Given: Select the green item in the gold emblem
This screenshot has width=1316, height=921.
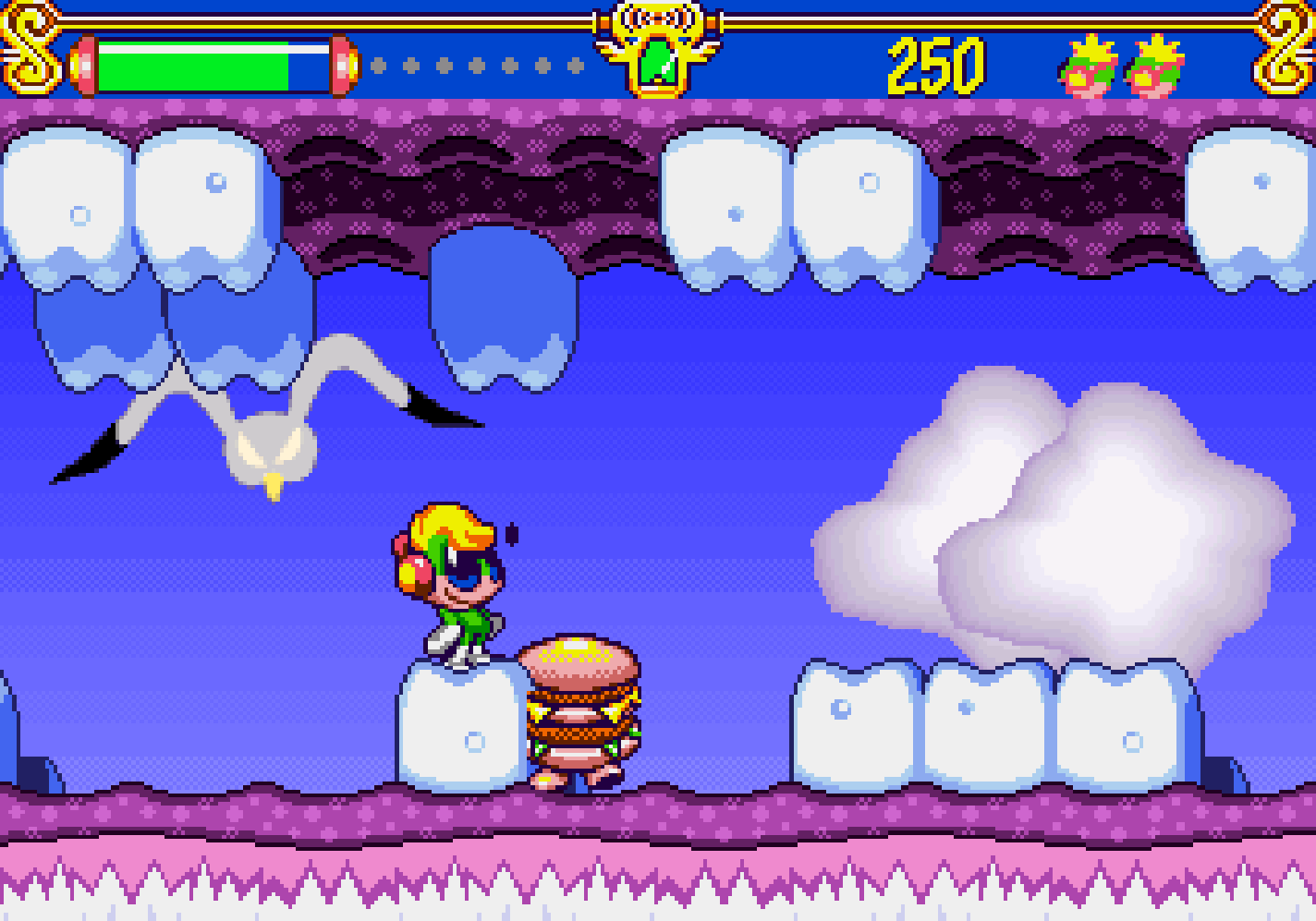Looking at the screenshot, I should pyautogui.click(x=658, y=64).
